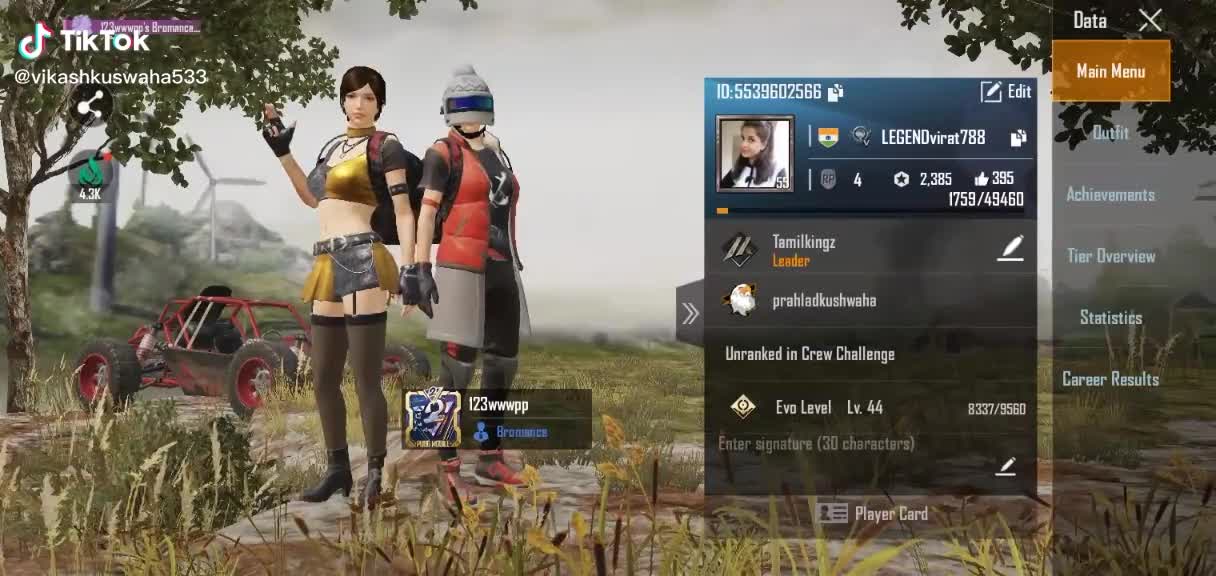Show the Achievements tab

(1110, 195)
